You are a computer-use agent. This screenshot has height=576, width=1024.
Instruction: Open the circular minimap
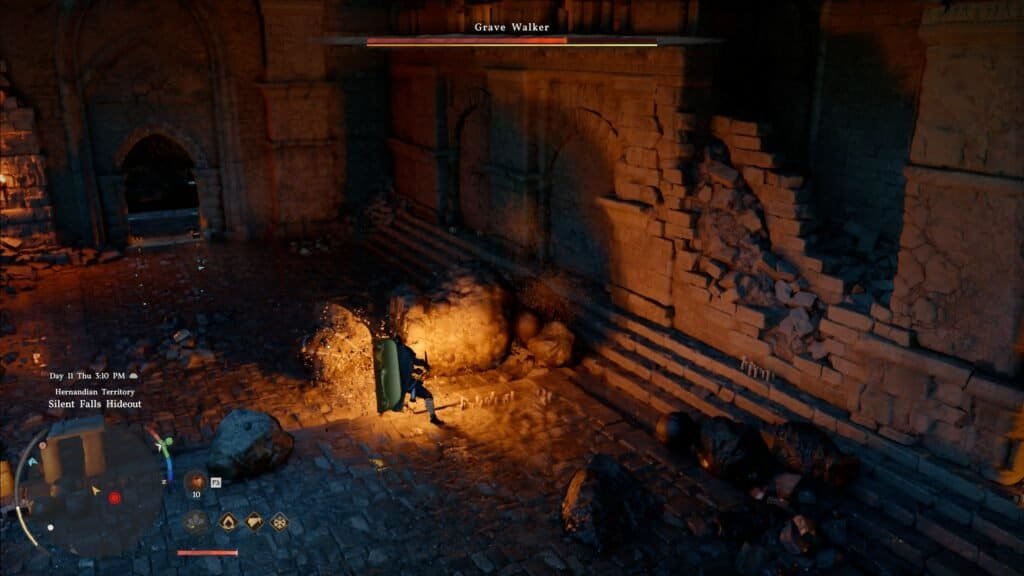(88, 488)
